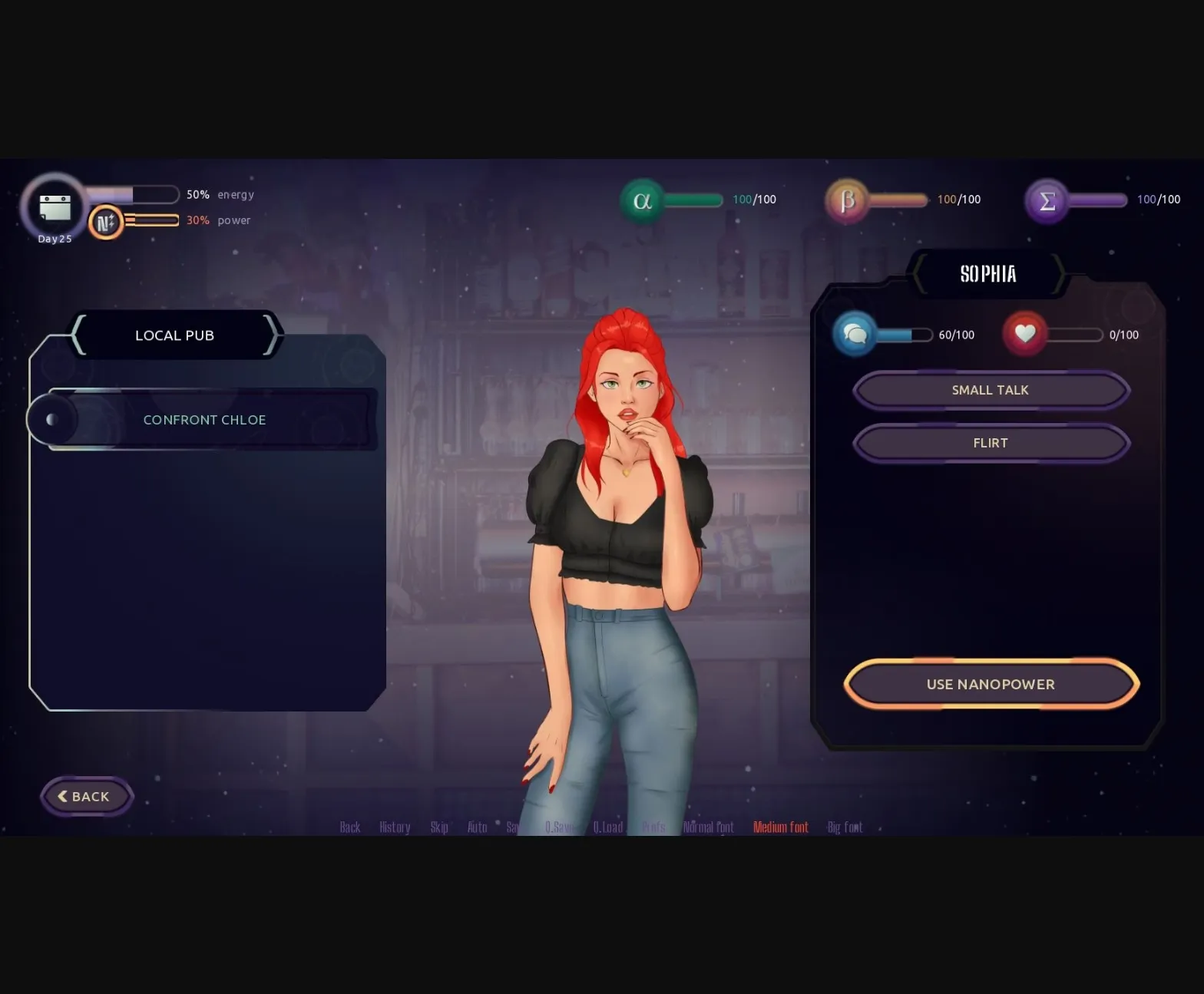Image resolution: width=1204 pixels, height=994 pixels.
Task: Enable Skip mode
Action: coord(438,827)
